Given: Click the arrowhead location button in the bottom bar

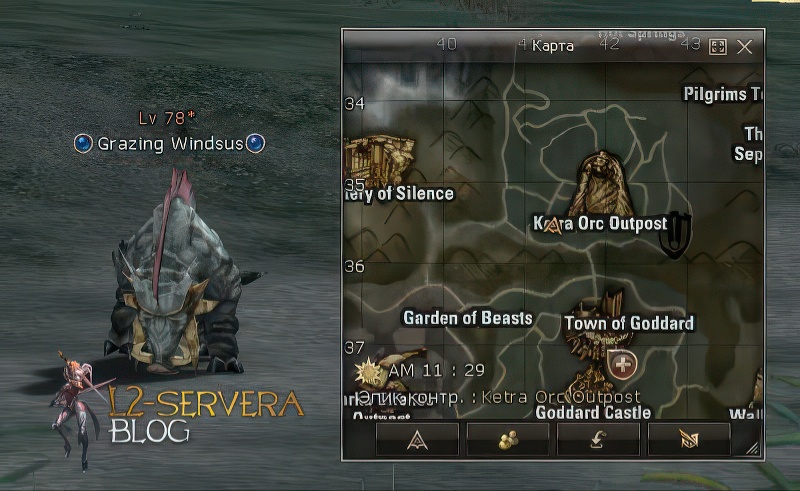Looking at the screenshot, I should pos(417,438).
